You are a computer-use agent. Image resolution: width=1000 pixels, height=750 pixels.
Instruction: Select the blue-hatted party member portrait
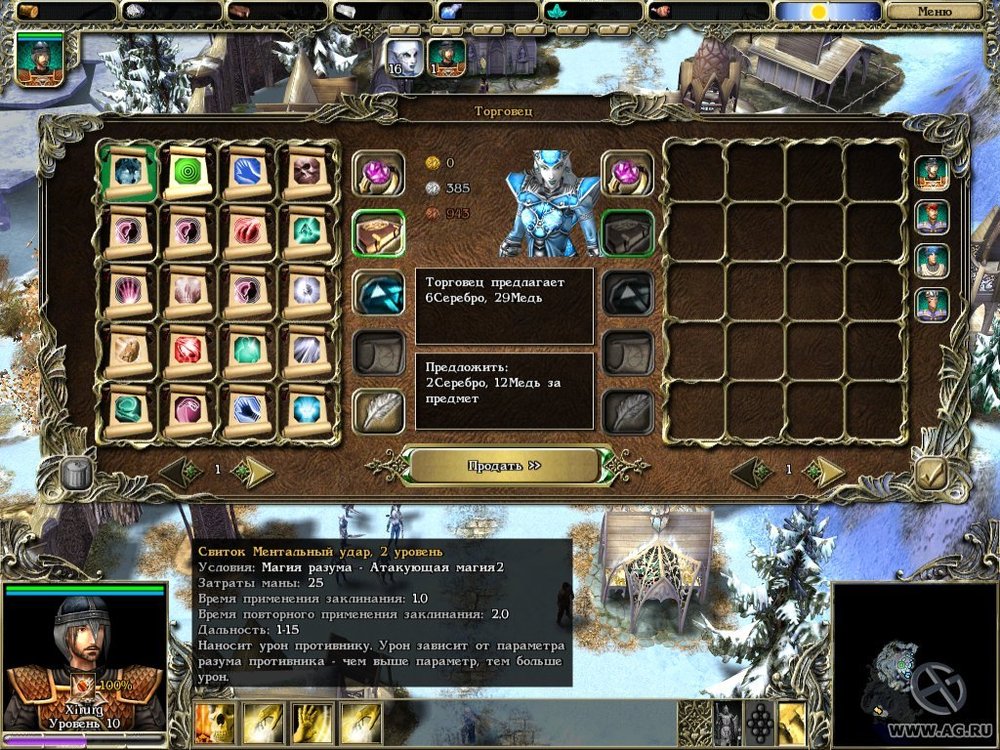click(x=932, y=260)
